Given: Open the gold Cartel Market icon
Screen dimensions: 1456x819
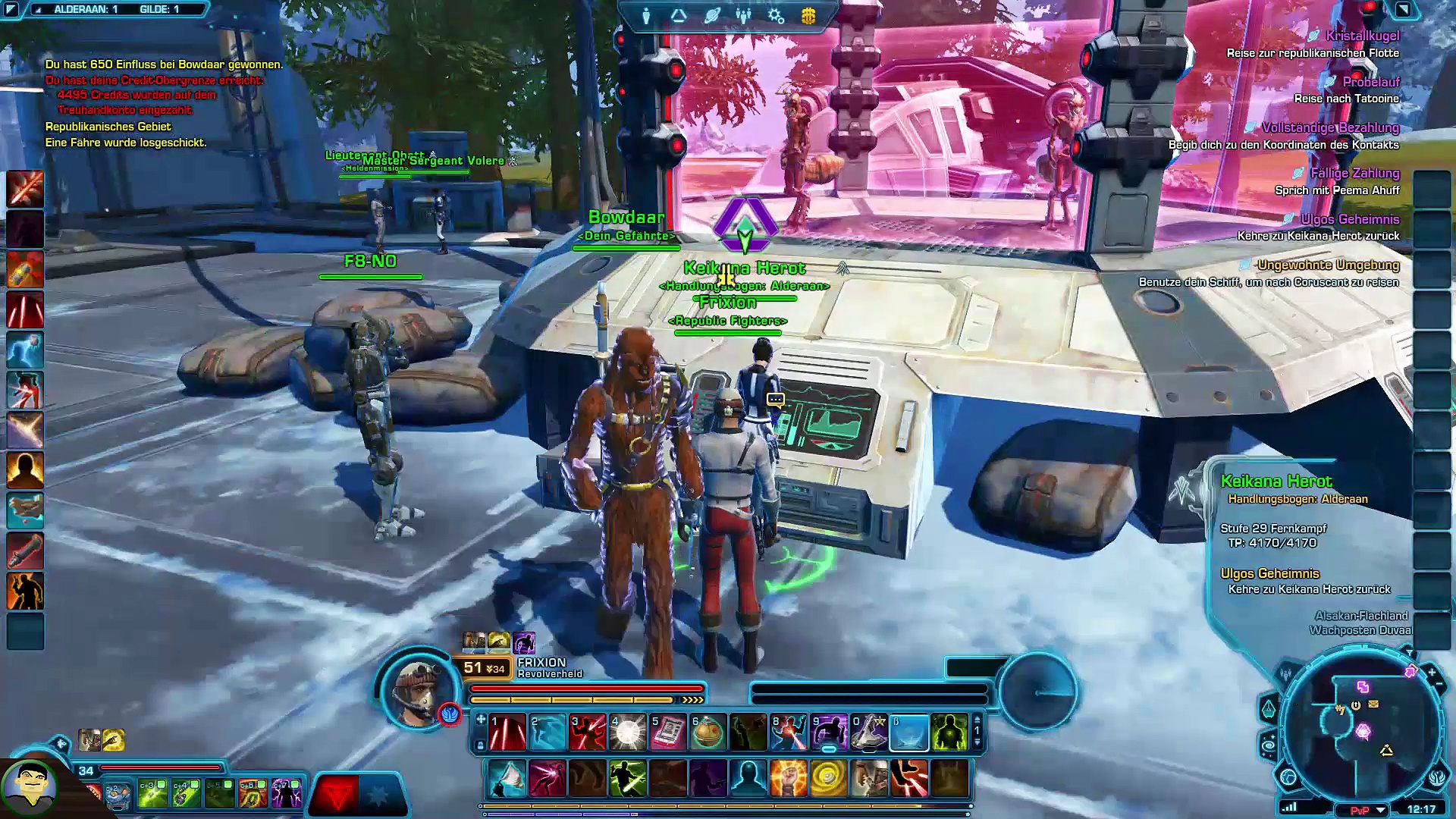Looking at the screenshot, I should click(808, 16).
